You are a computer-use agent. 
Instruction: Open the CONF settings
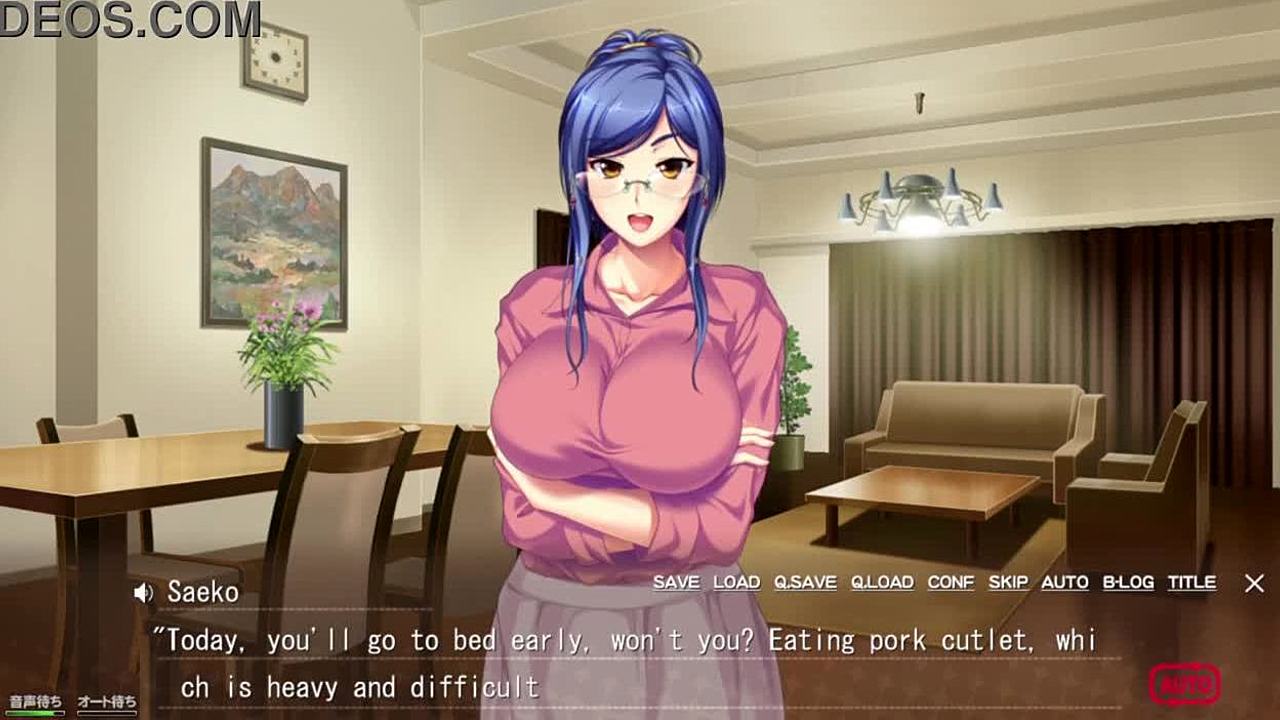950,582
